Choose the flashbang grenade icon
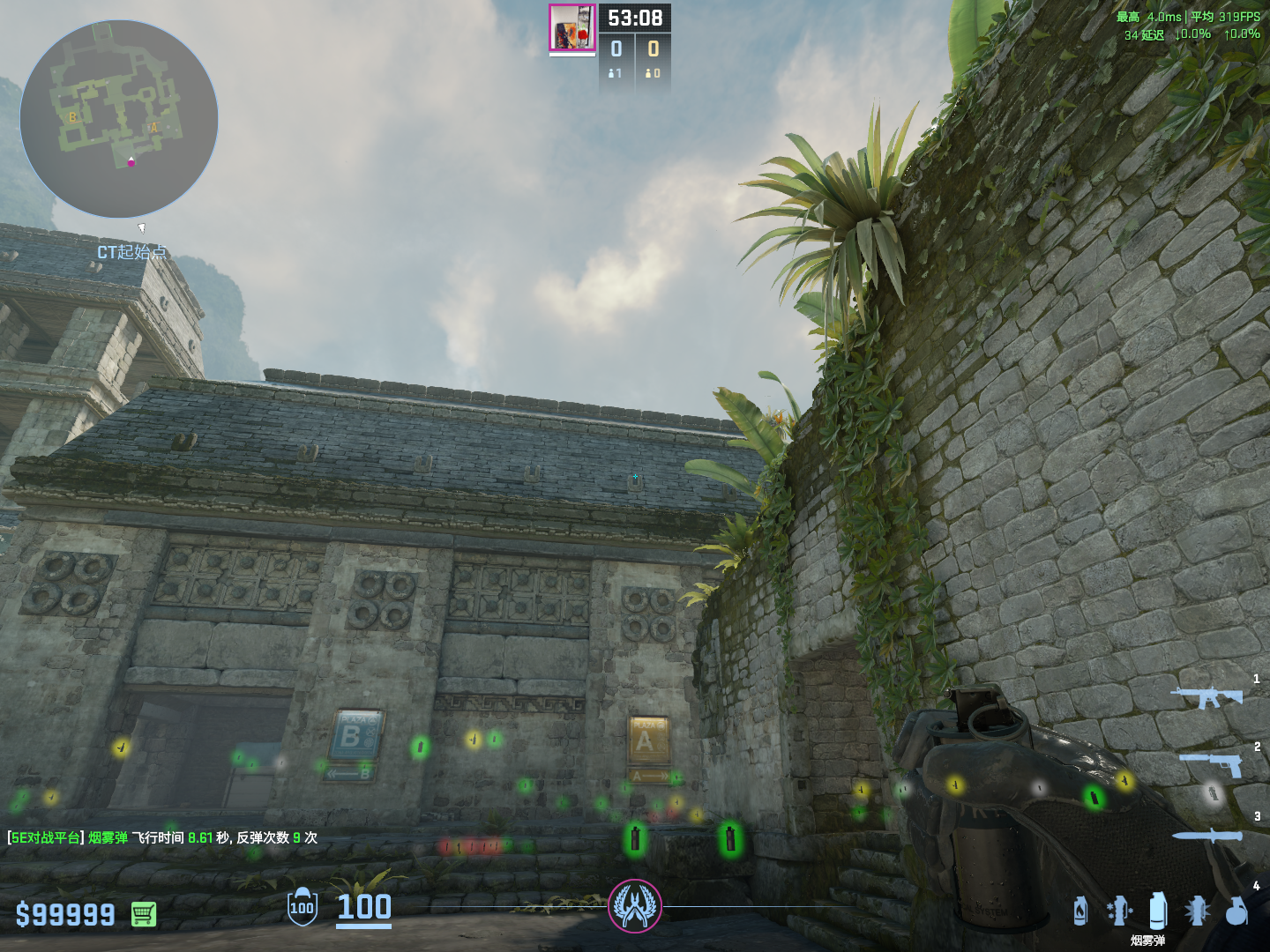1270x952 pixels. (x=1197, y=911)
